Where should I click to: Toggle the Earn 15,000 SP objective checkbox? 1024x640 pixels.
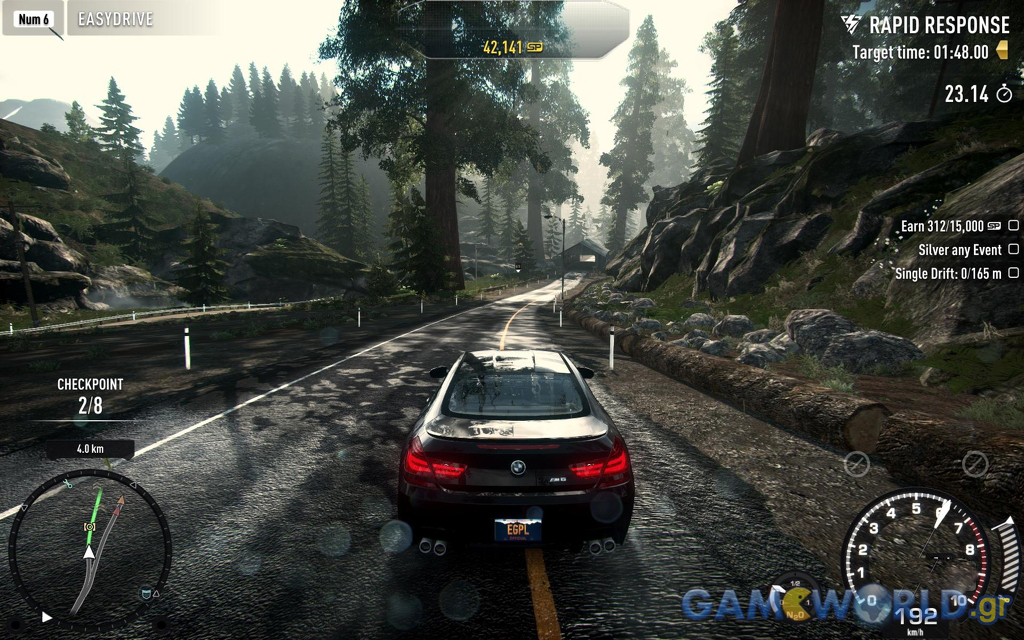(1013, 226)
